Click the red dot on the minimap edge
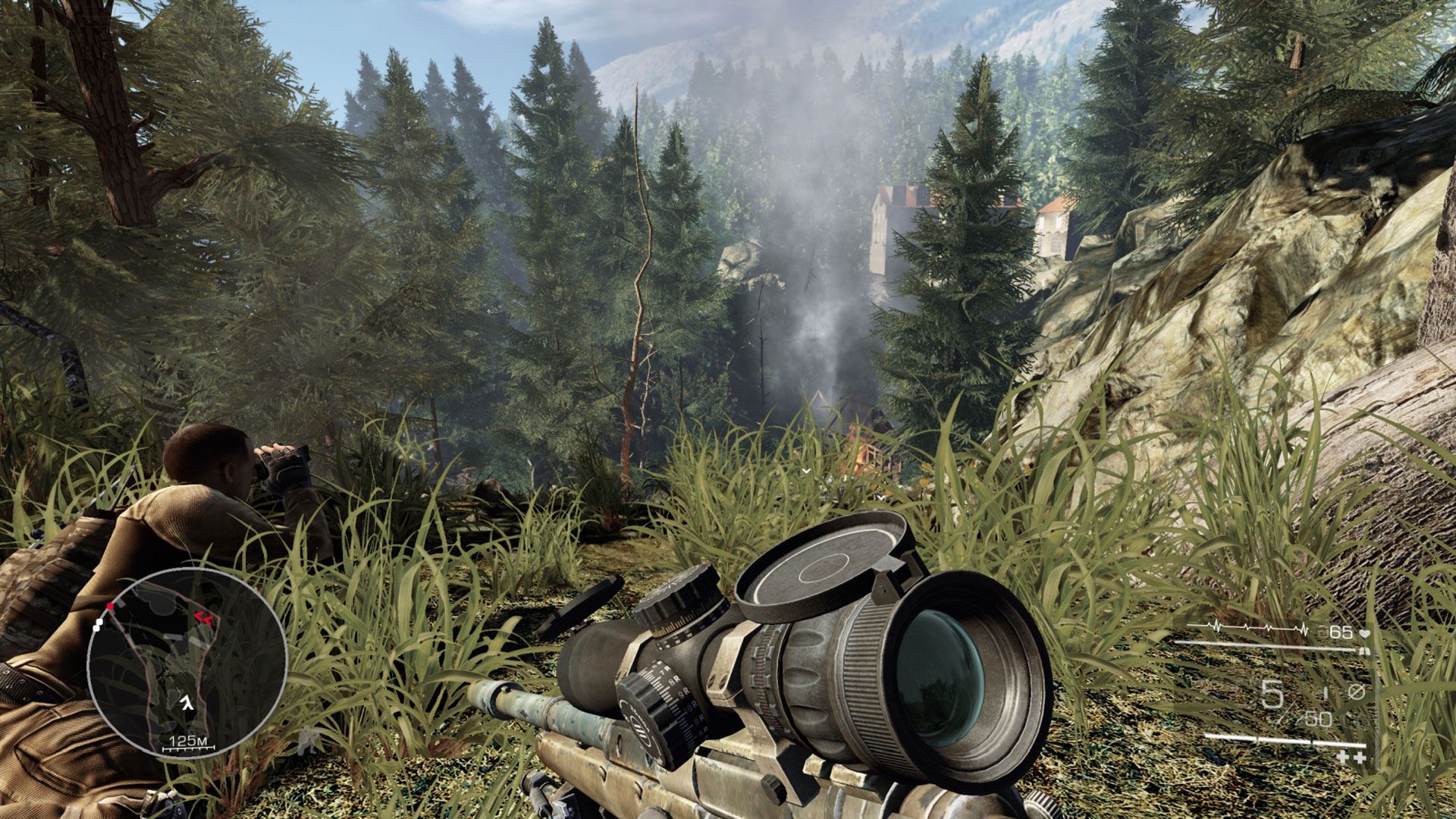 [x=111, y=606]
